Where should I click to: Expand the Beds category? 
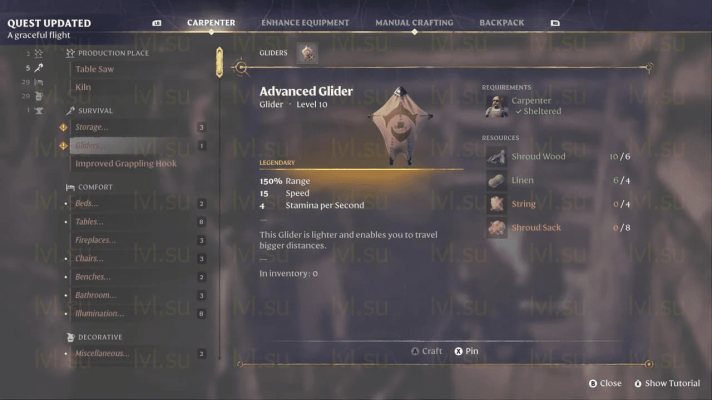point(87,203)
